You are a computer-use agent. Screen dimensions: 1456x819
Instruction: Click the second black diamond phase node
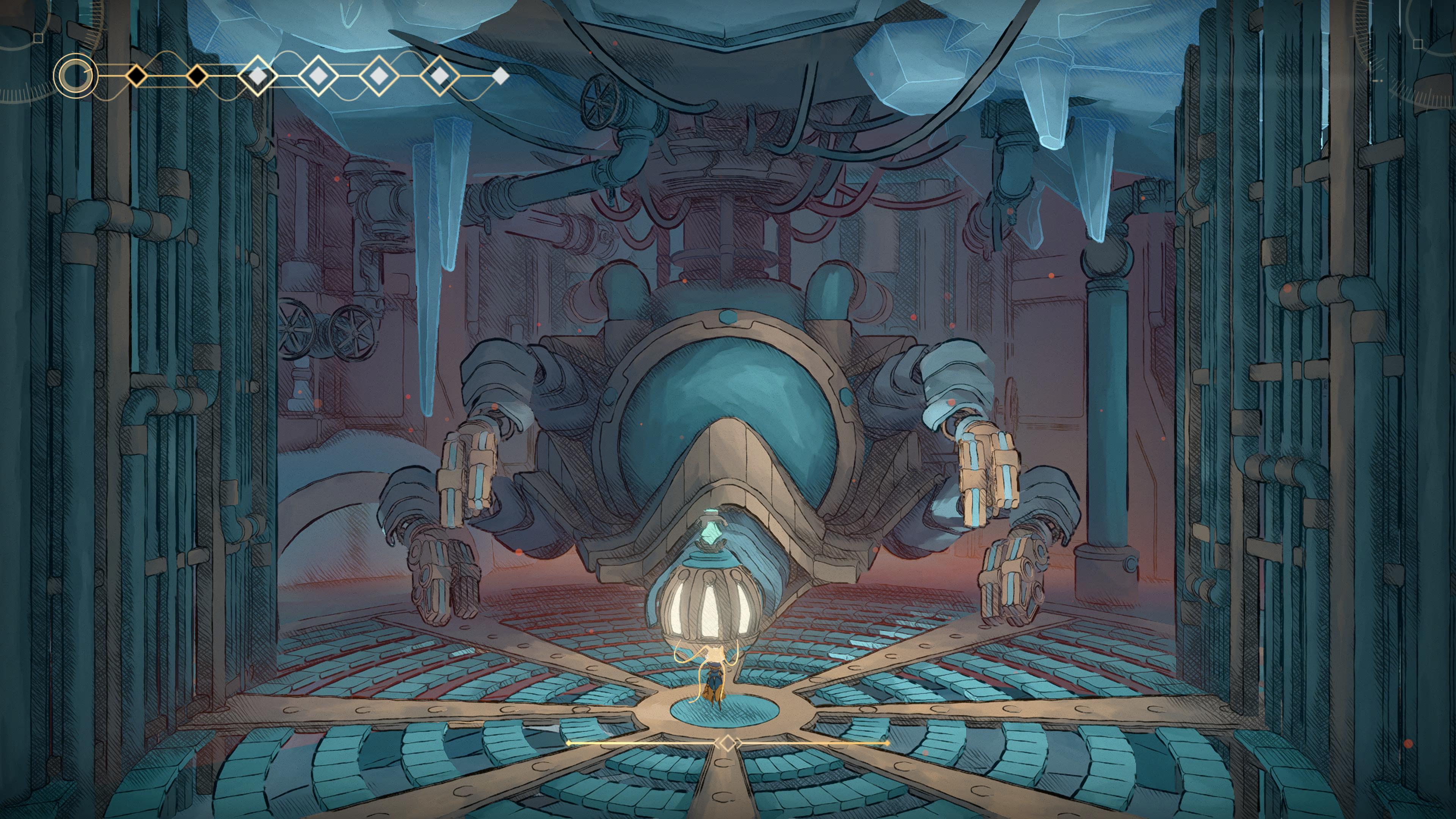[x=197, y=76]
